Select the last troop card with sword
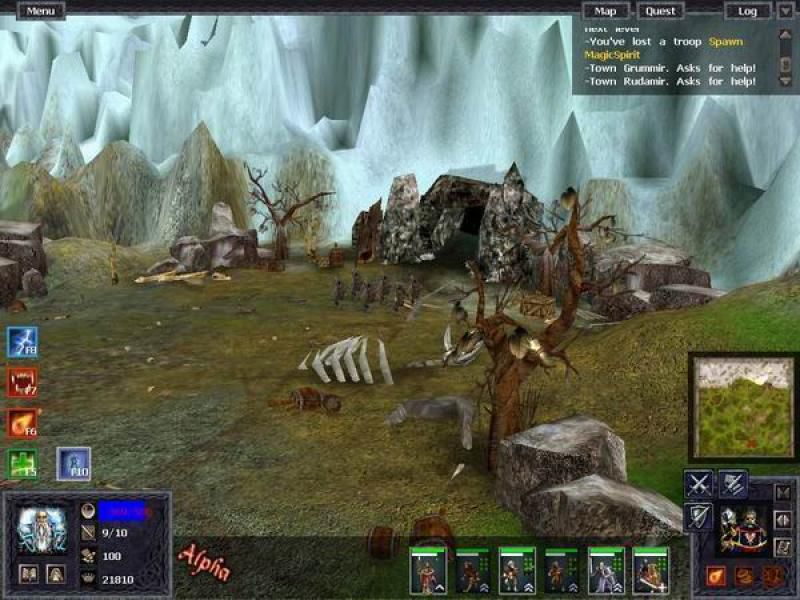 click(x=651, y=571)
